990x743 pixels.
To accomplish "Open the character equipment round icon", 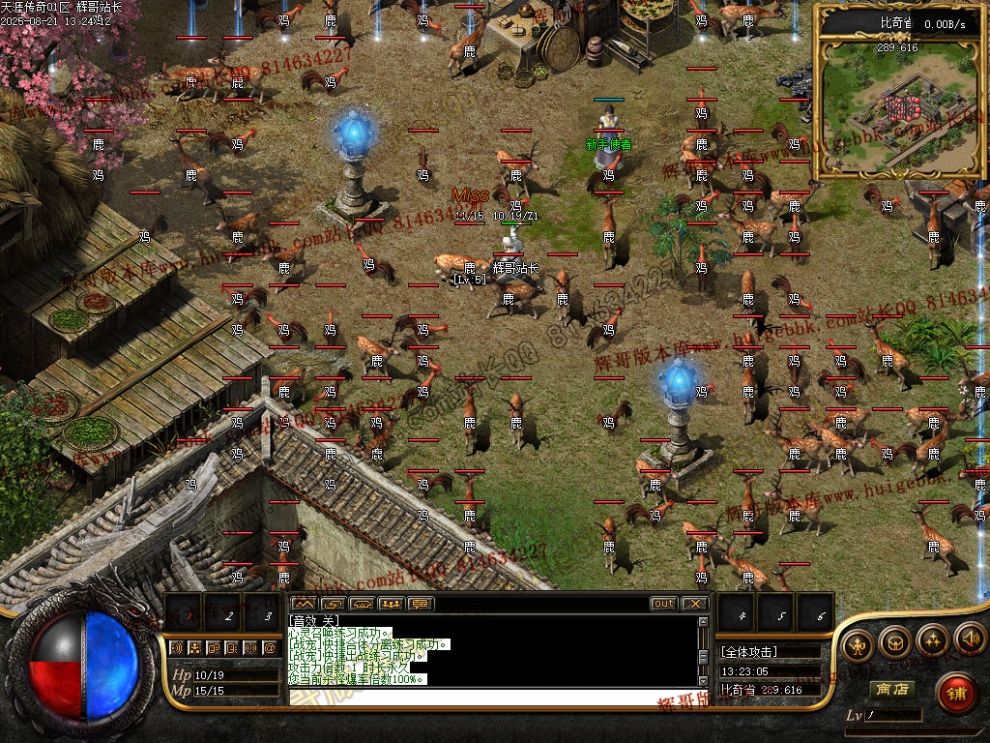I will (x=857, y=643).
